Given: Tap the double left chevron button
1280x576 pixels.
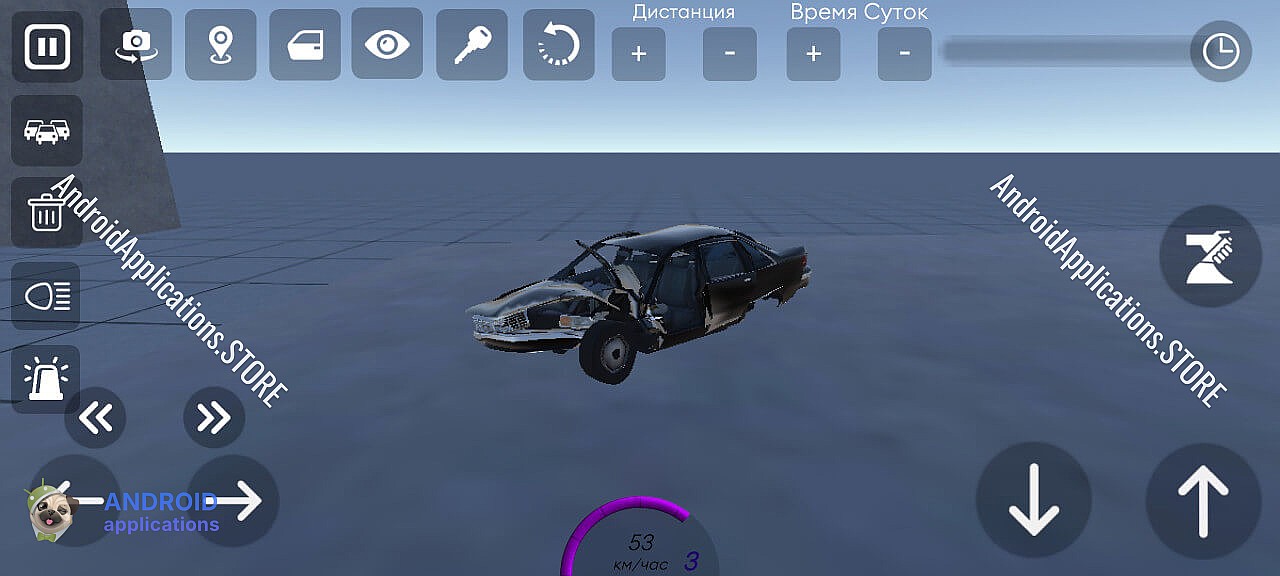Looking at the screenshot, I should [x=96, y=417].
